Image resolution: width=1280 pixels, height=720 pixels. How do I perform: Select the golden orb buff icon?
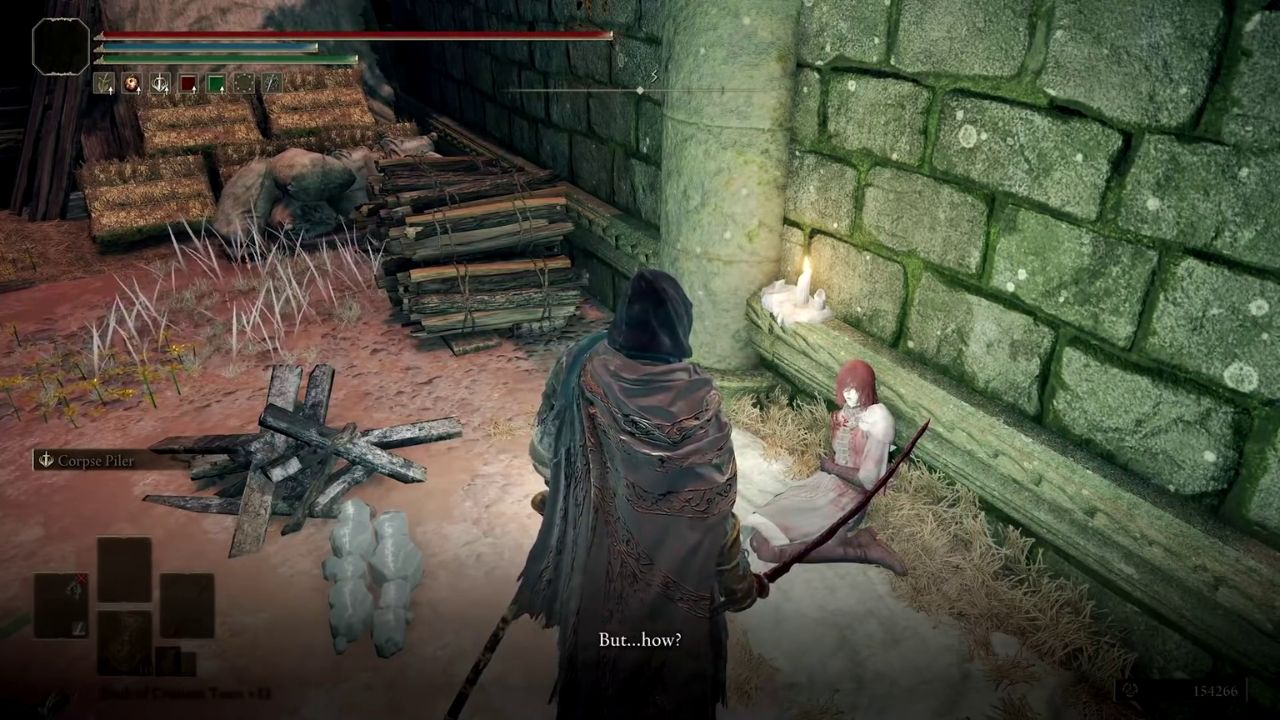132,83
